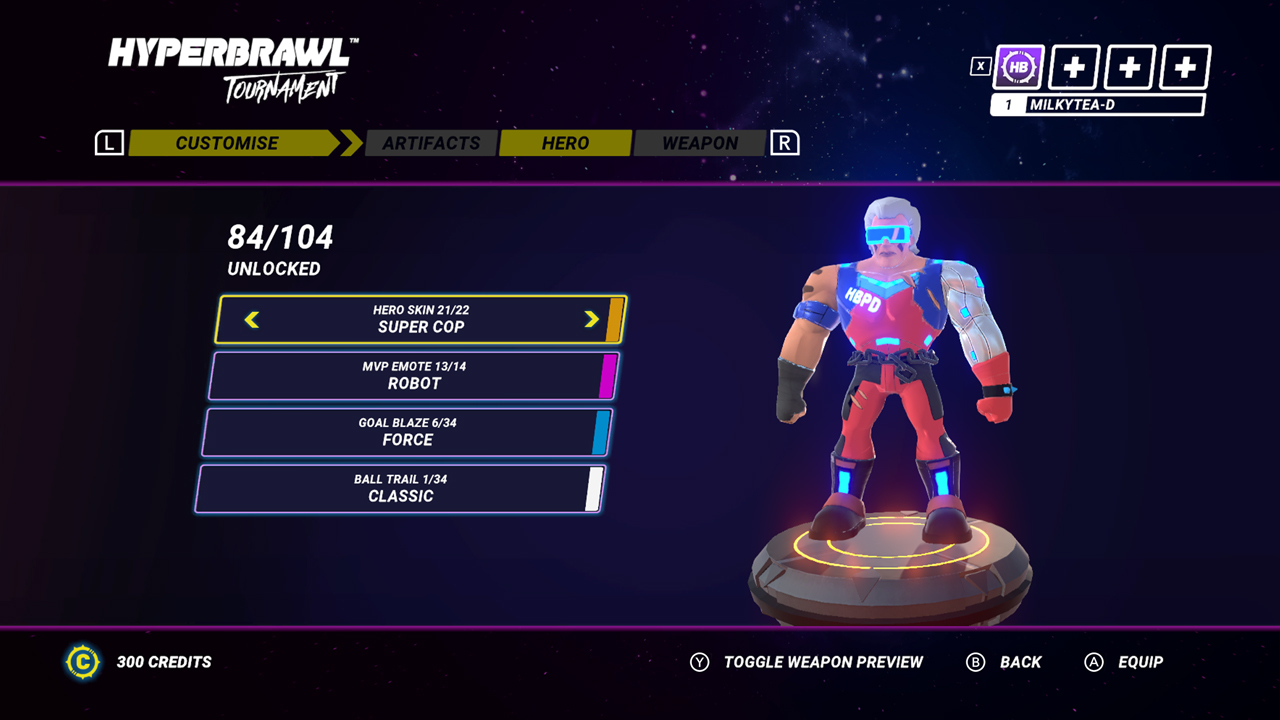The width and height of the screenshot is (1280, 720).
Task: Open the CUSTOMISE section header
Action: 227,143
